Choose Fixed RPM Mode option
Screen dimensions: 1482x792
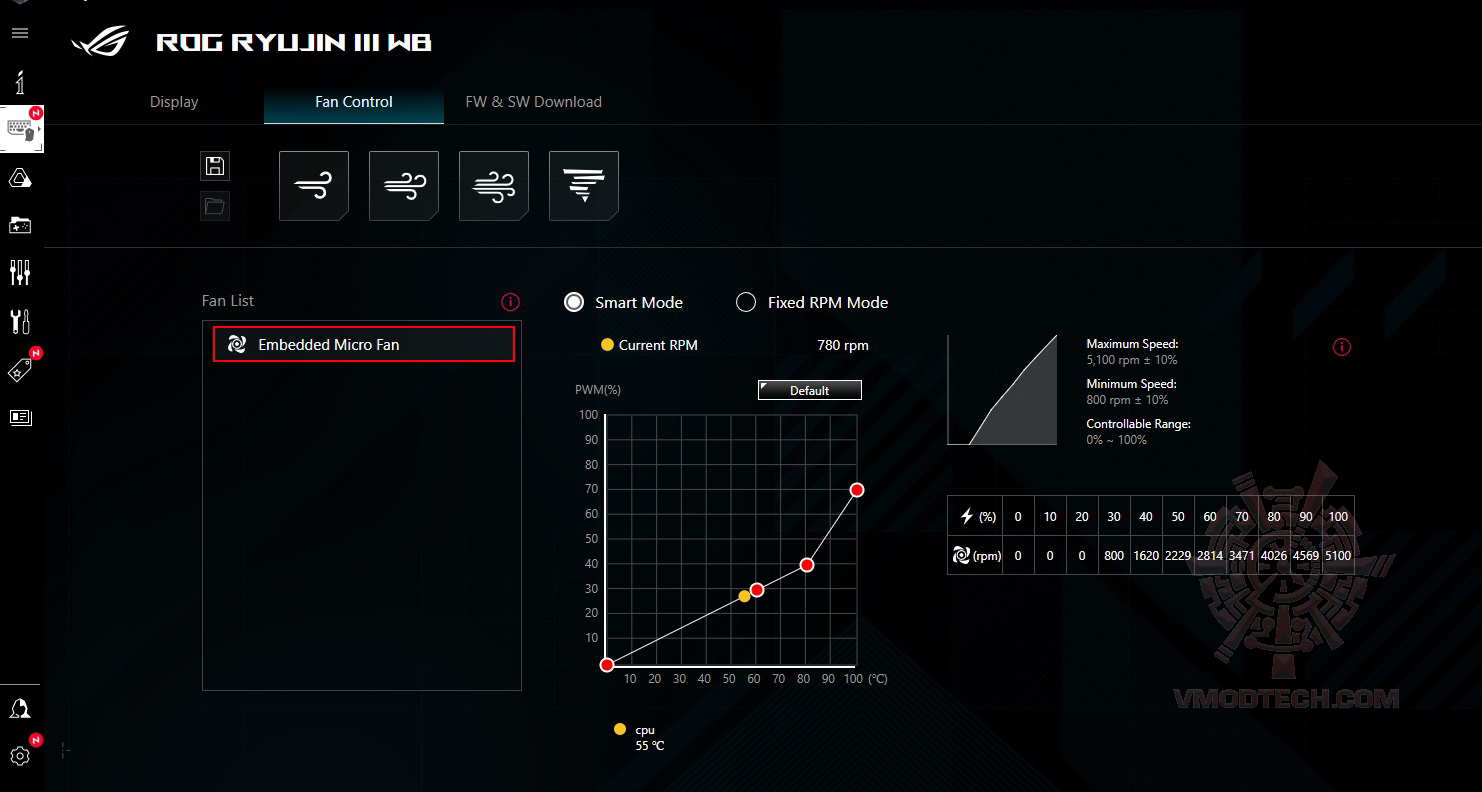tap(746, 302)
